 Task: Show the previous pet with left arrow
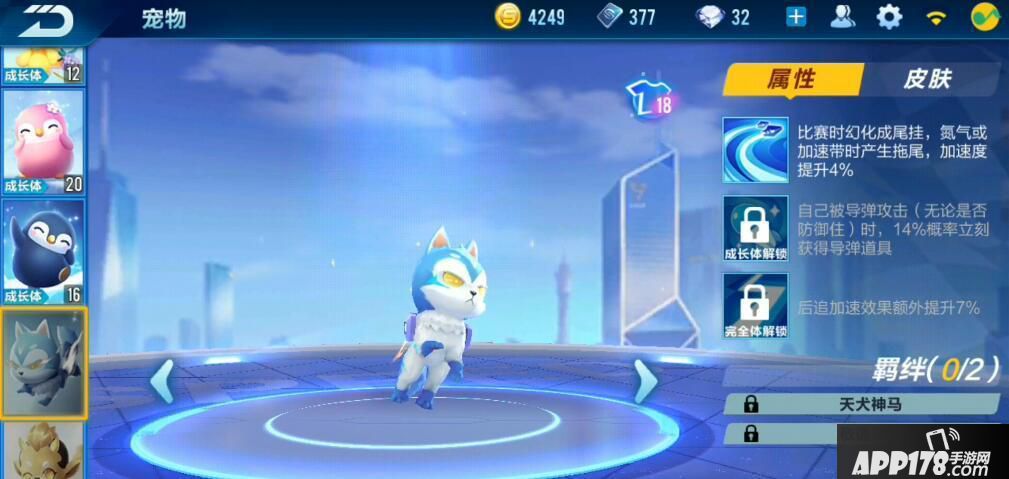point(162,382)
